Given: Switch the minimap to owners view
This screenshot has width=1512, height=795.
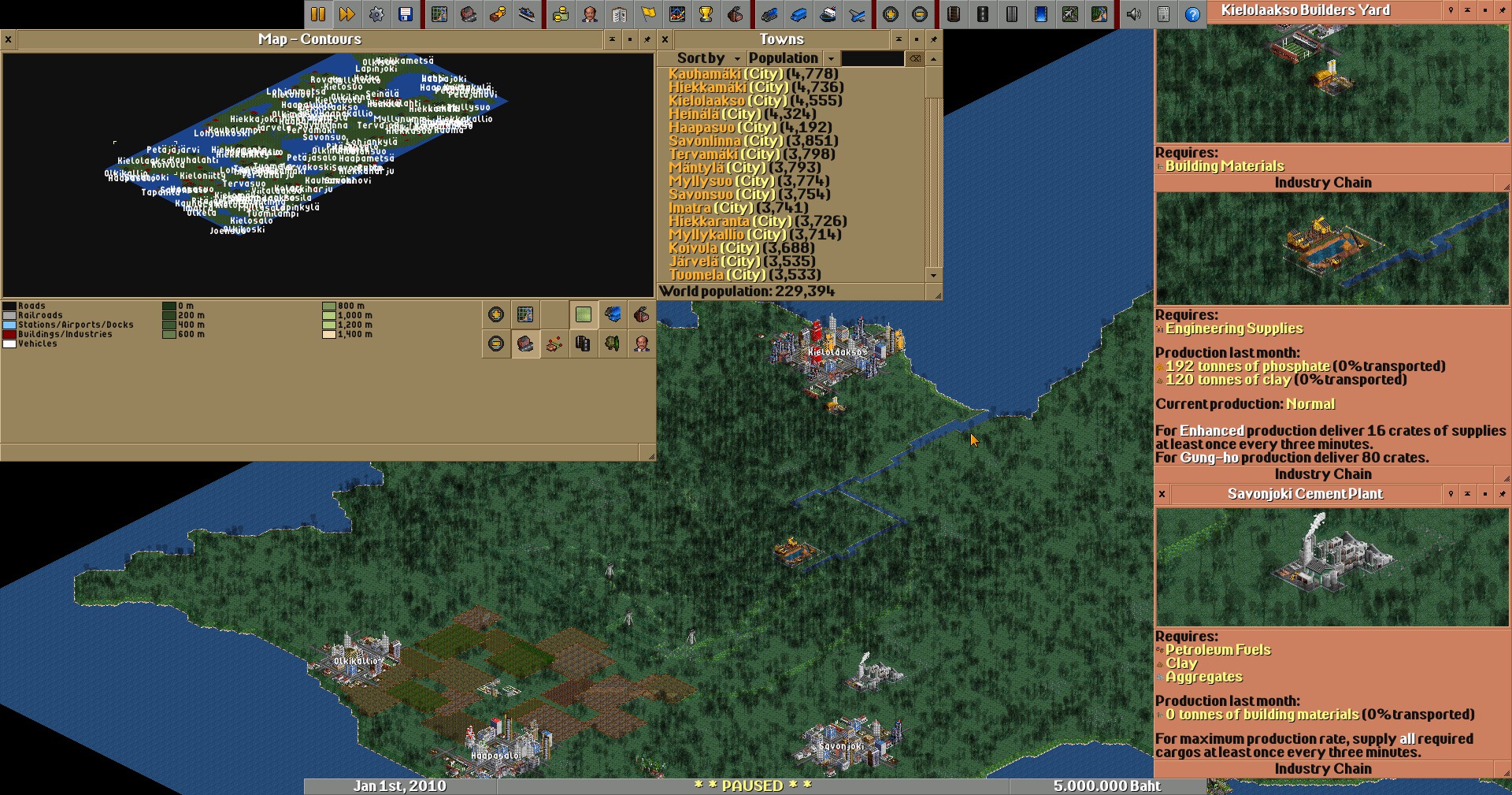Looking at the screenshot, I should 642,344.
